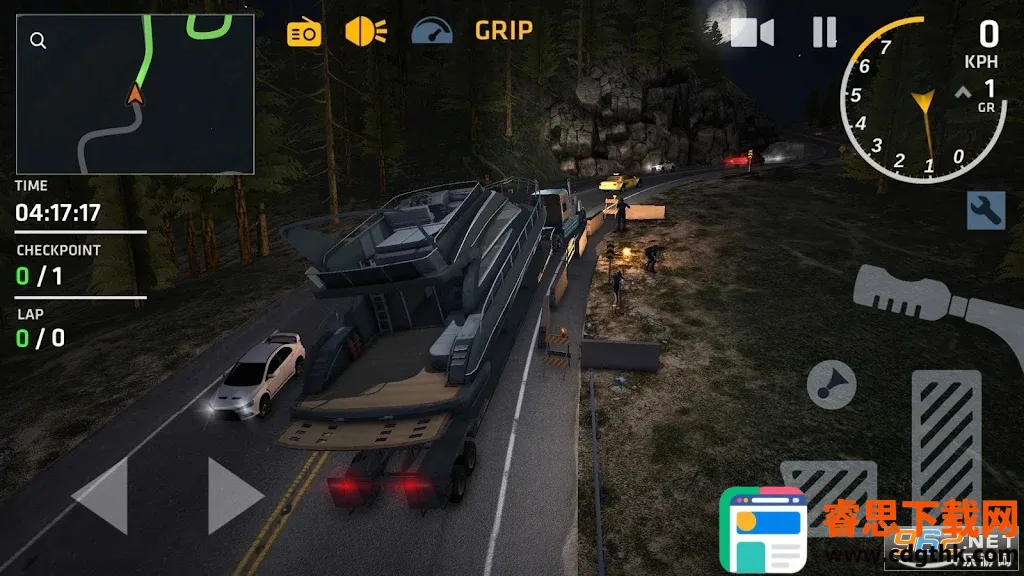
Task: Pull the handbrake lever
Action: pos(930,300)
